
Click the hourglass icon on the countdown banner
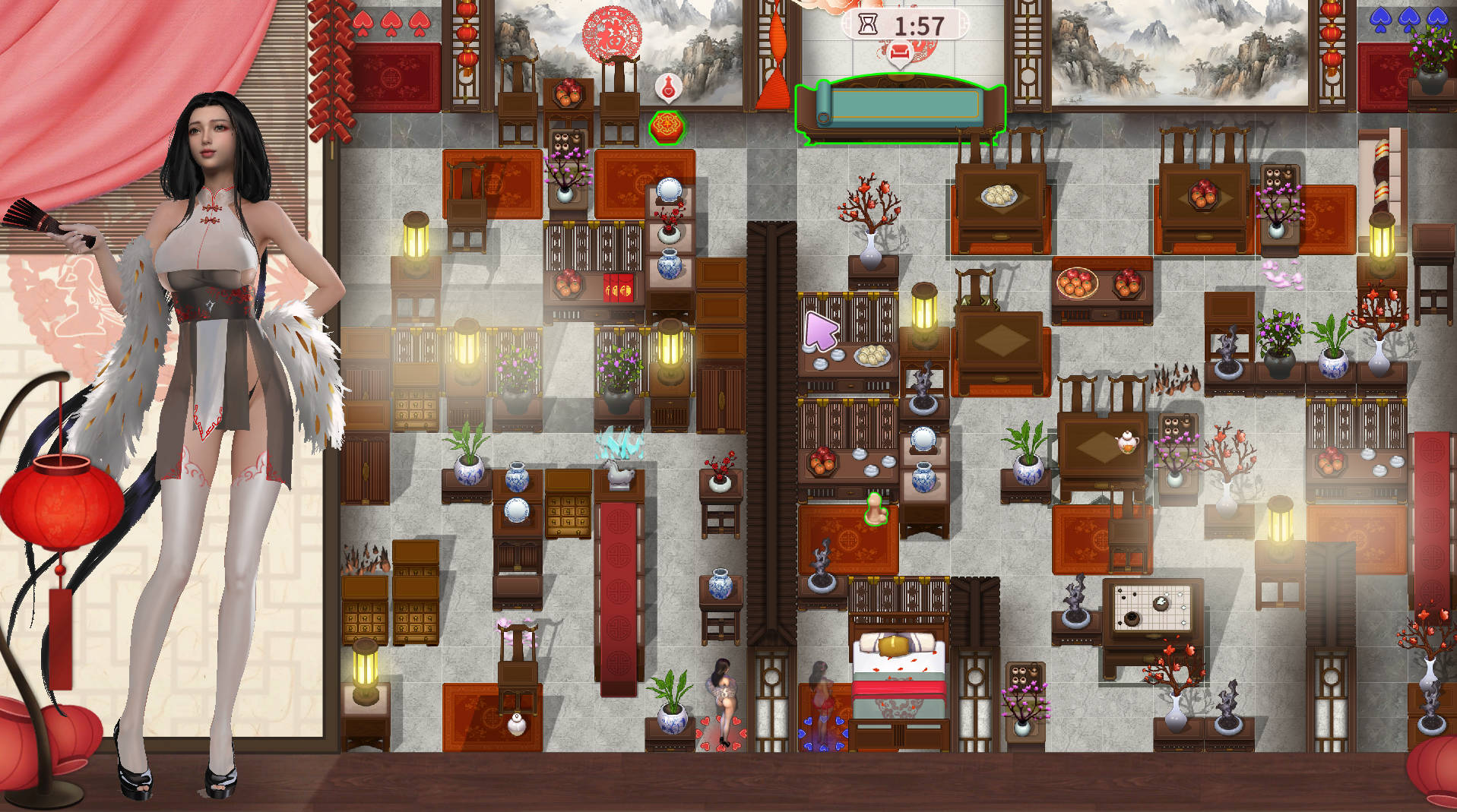866,24
